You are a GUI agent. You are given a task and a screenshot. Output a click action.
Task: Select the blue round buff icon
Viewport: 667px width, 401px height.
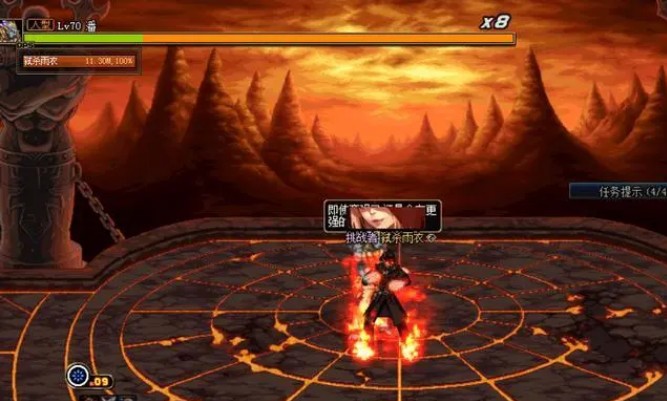coord(77,376)
